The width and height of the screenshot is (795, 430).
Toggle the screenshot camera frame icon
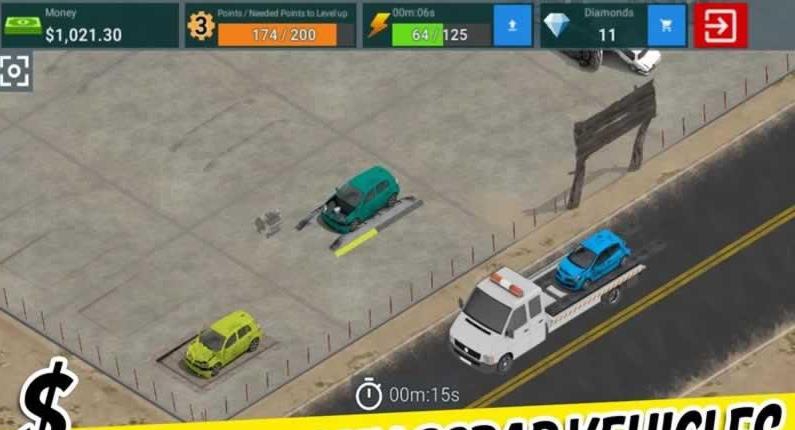(14, 72)
